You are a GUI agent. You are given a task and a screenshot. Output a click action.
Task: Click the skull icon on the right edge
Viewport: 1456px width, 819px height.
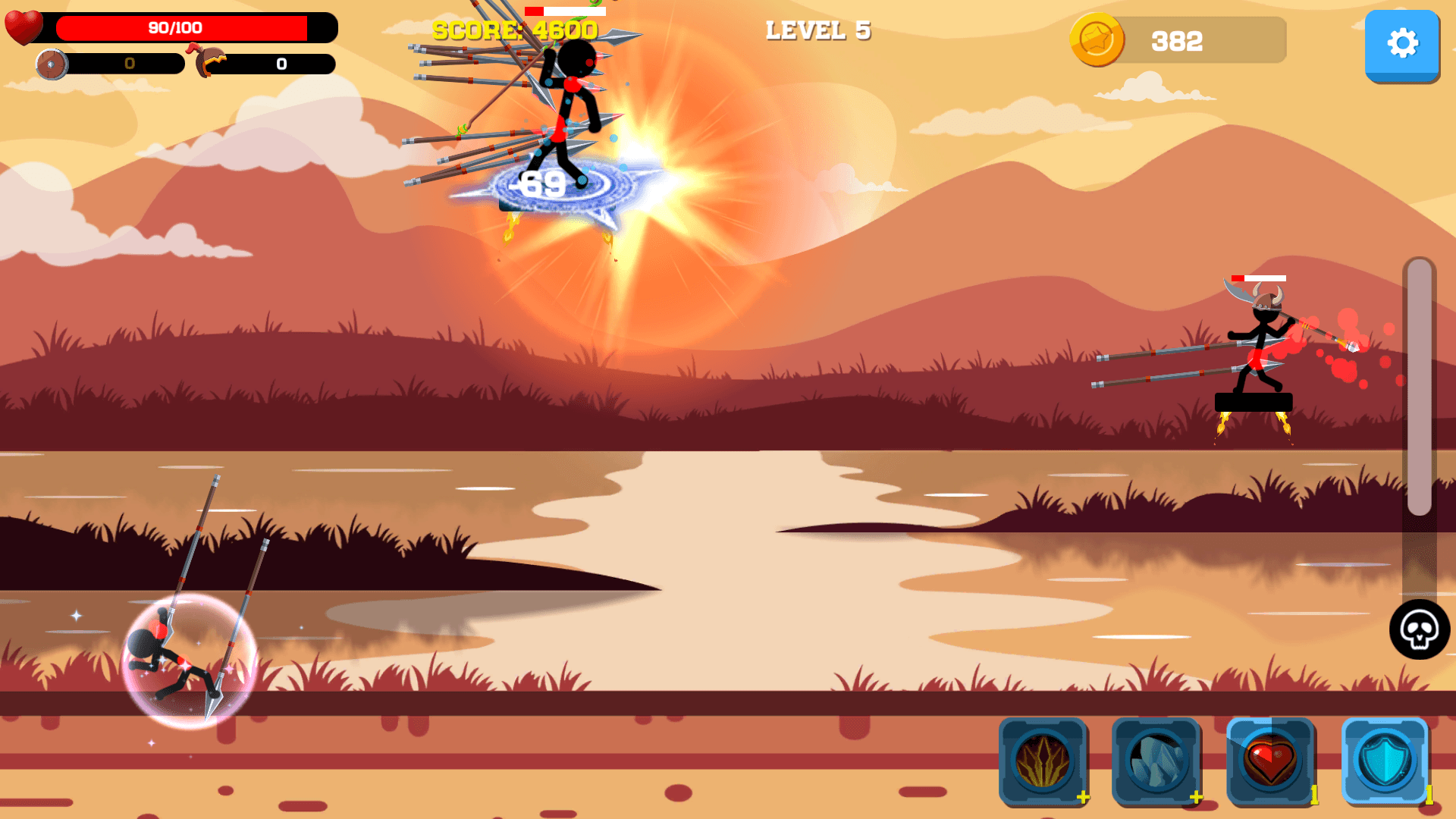click(x=1421, y=630)
